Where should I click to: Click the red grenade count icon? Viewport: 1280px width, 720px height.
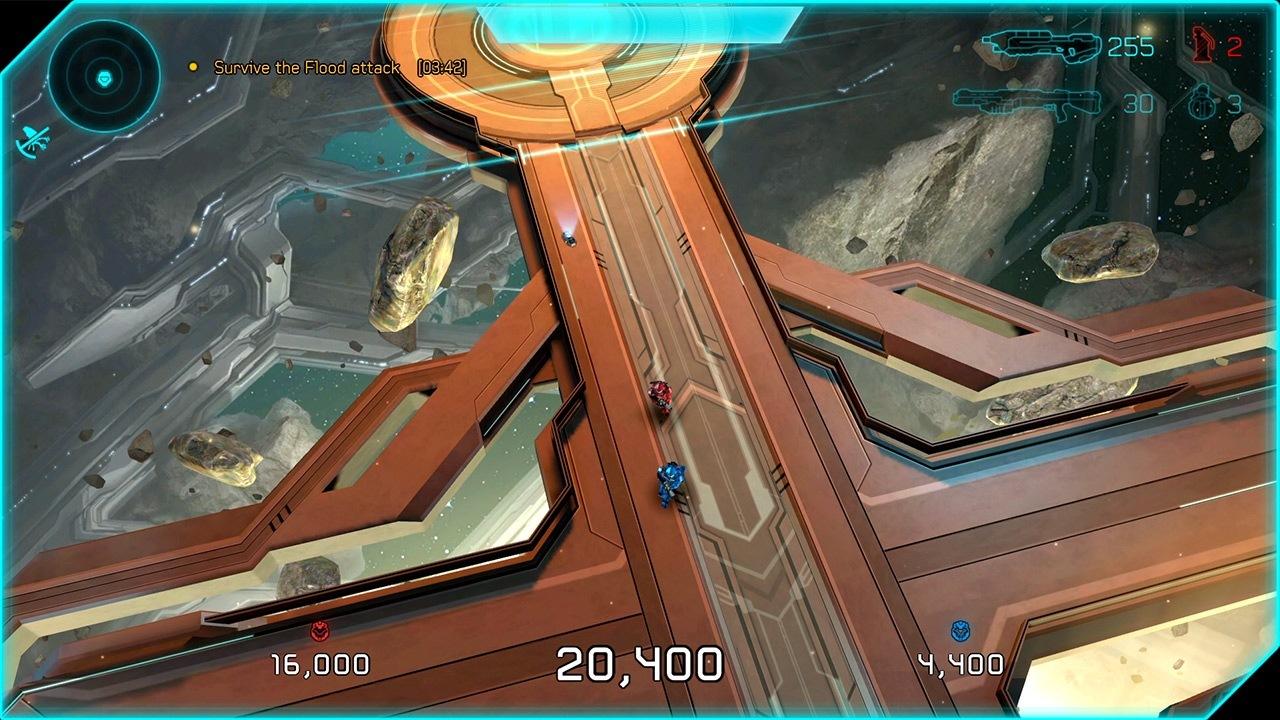pyautogui.click(x=1204, y=42)
